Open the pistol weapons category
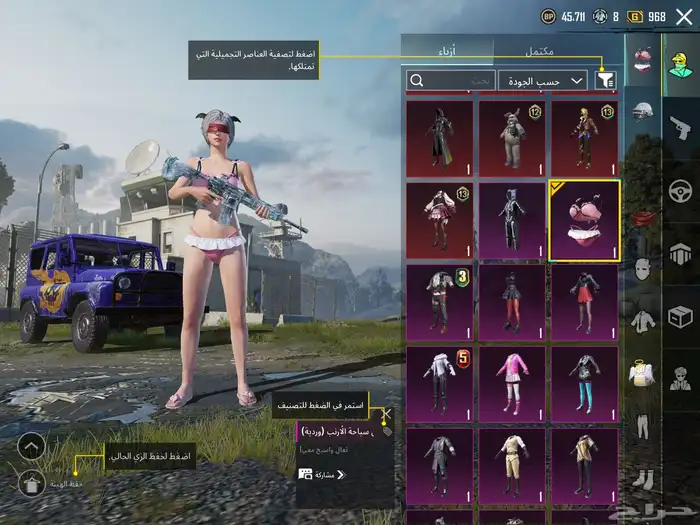This screenshot has height=525, width=700. pos(680,126)
